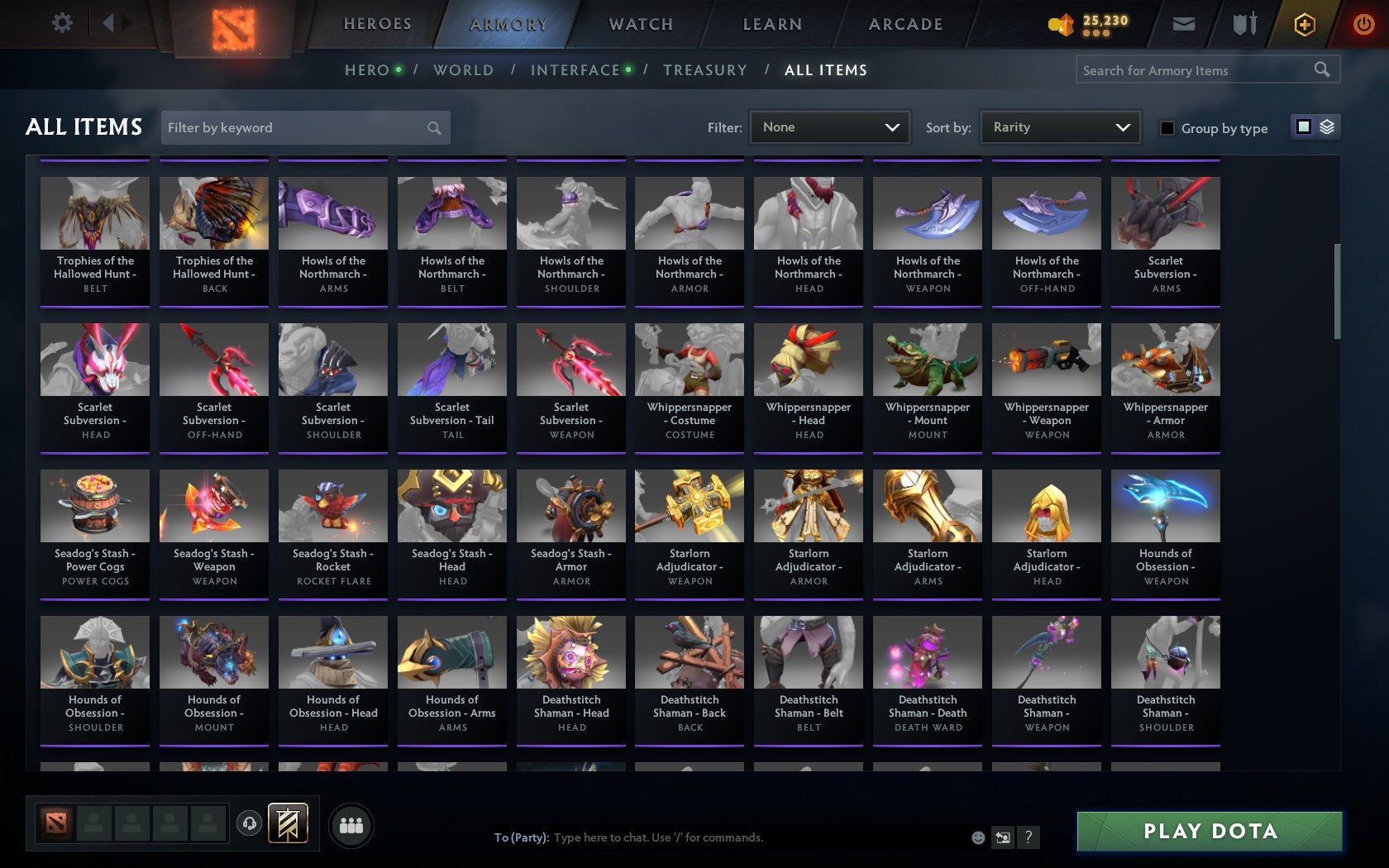Open the Dota Plus subscription icon
1389x868 pixels.
coord(1305,24)
